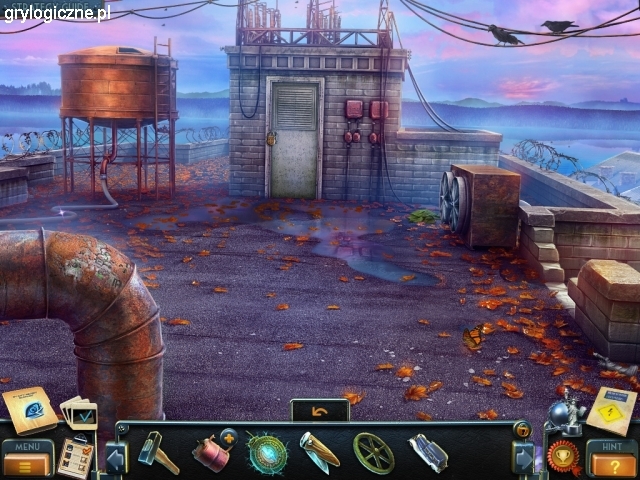Toggle the inventory lock button
The height and width of the screenshot is (480, 640).
pyautogui.click(x=522, y=430)
